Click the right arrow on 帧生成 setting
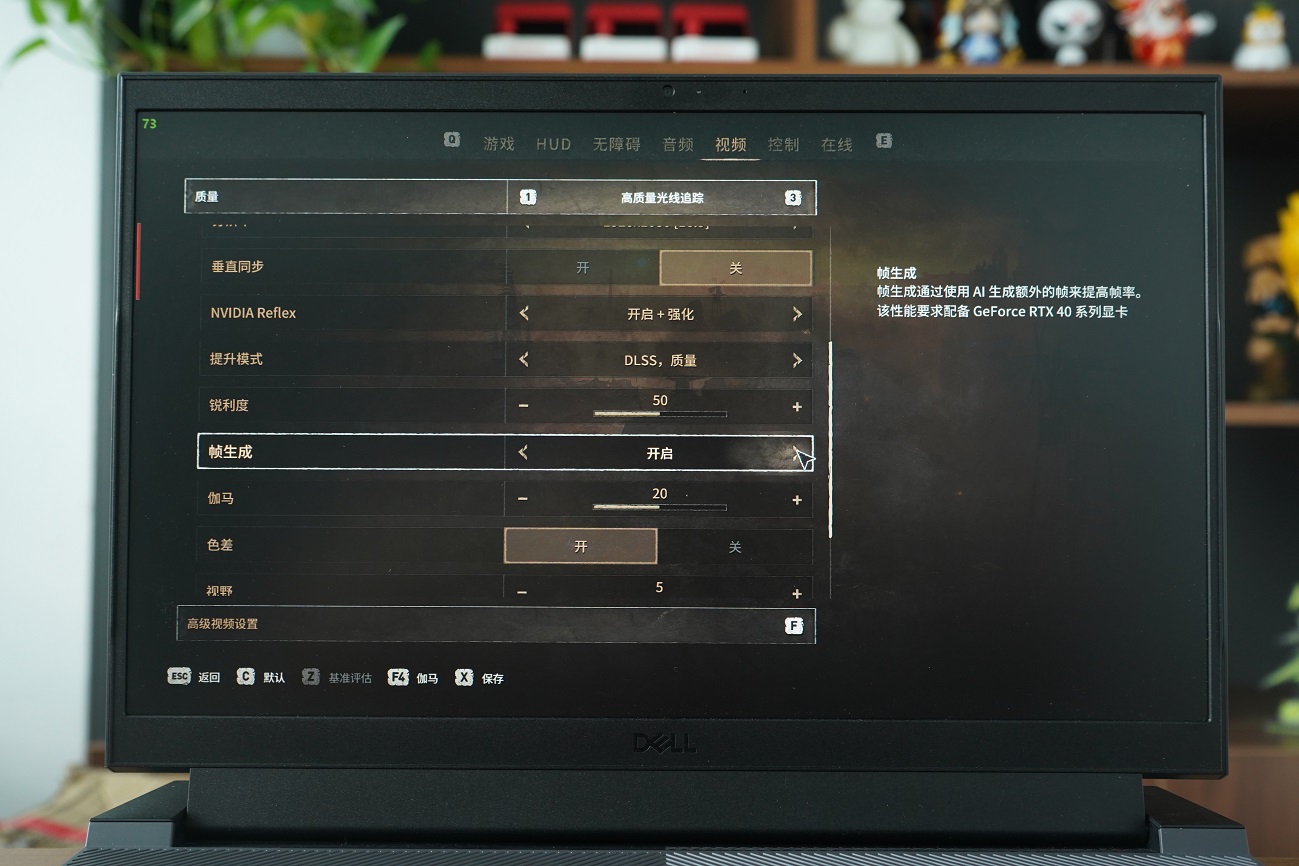 click(x=797, y=452)
